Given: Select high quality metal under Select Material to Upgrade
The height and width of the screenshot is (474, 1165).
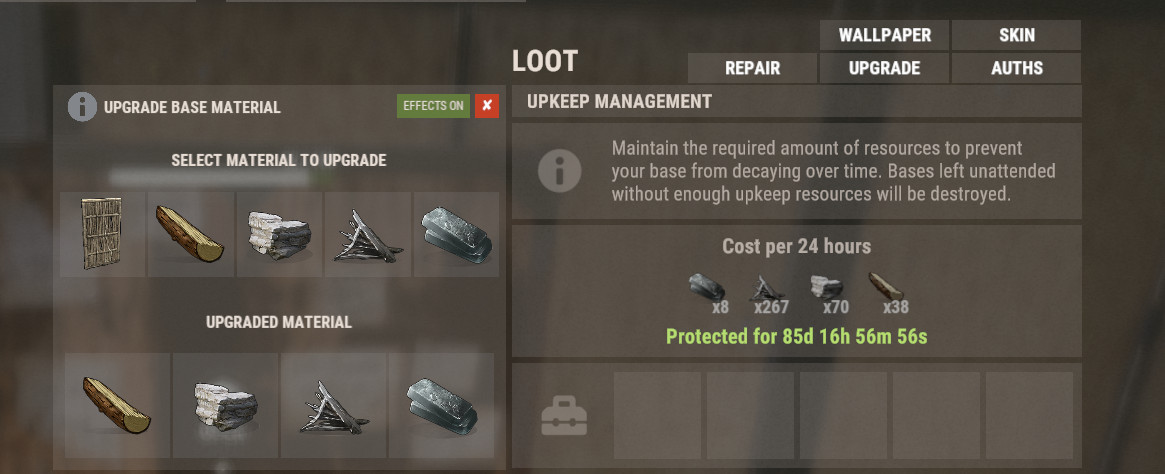Looking at the screenshot, I should click(455, 235).
